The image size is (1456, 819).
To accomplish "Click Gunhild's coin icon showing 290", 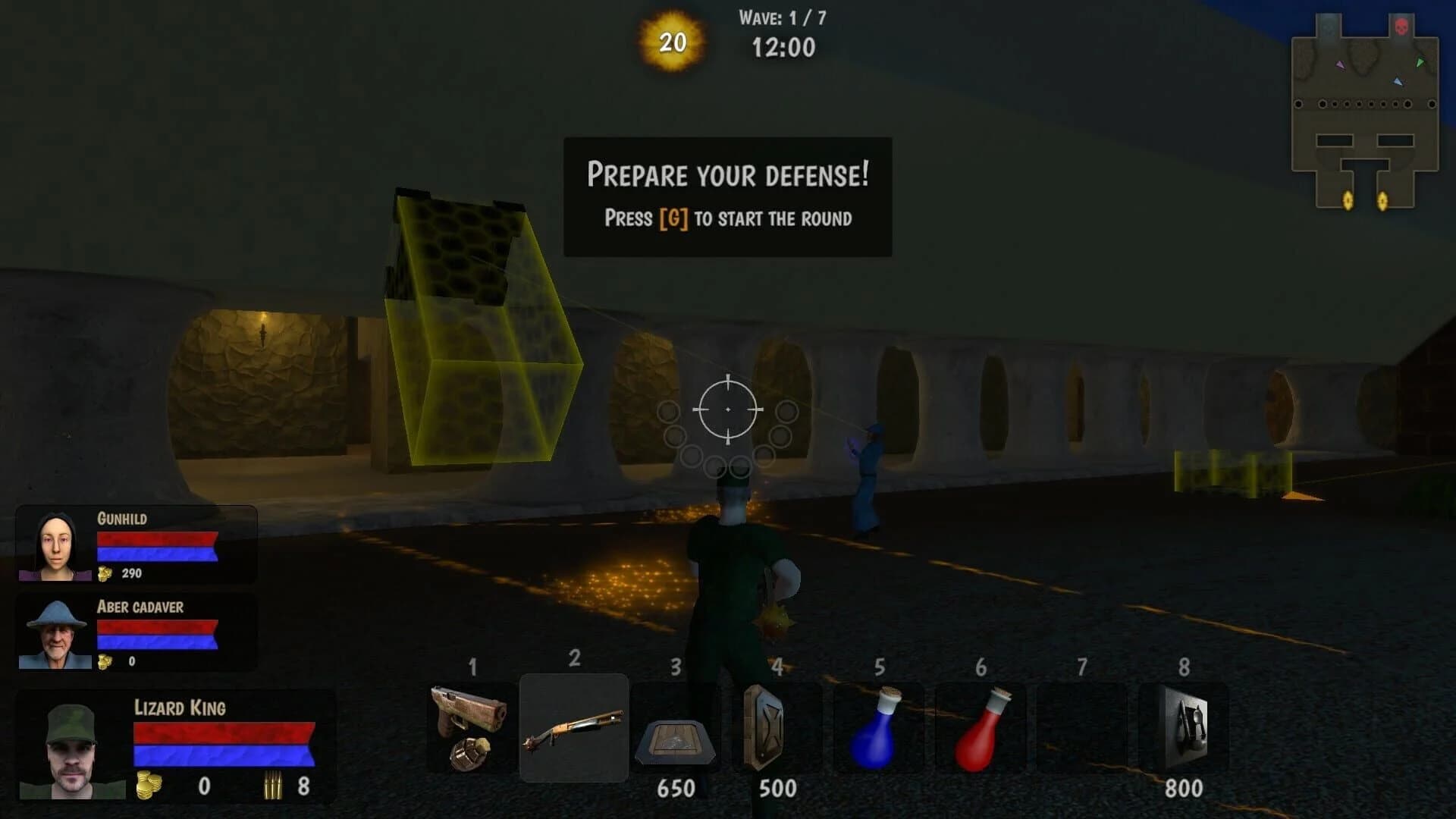I will click(104, 574).
